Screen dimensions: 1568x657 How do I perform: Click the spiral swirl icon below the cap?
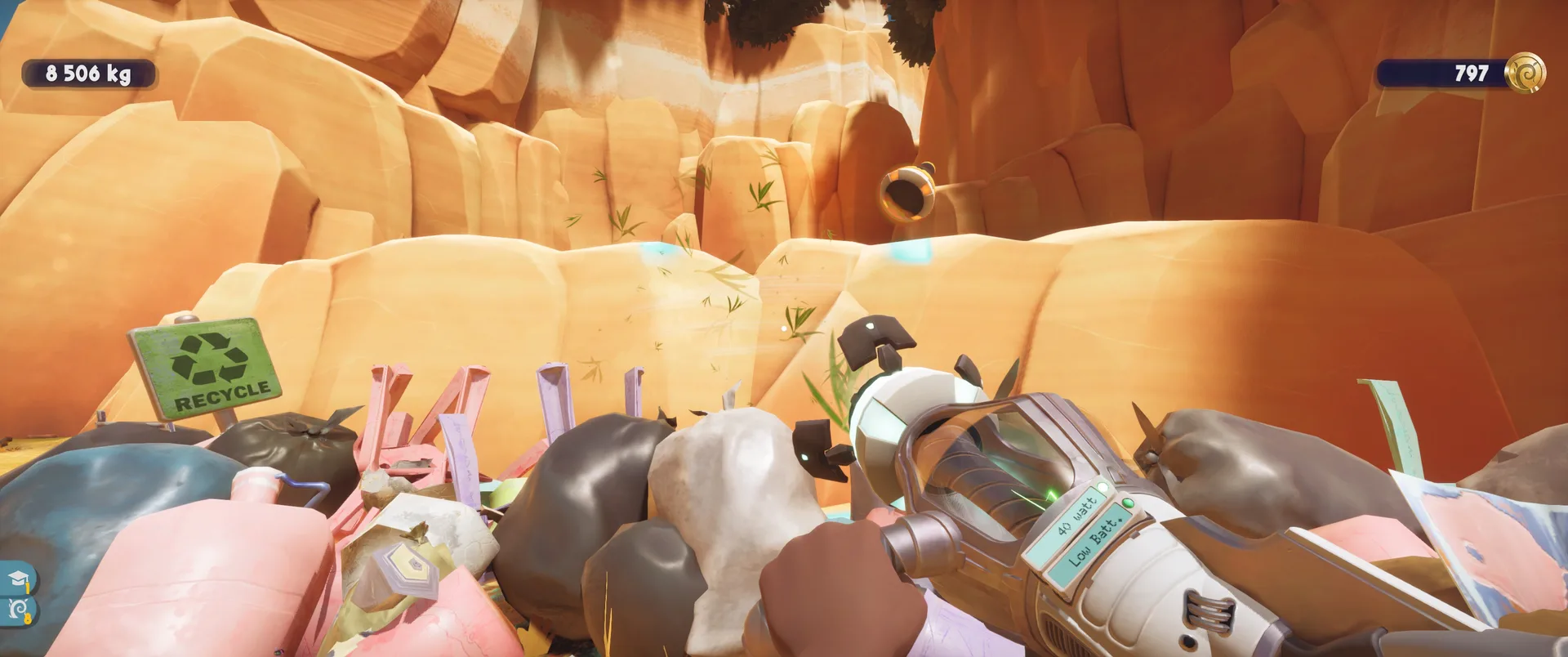tap(18, 609)
